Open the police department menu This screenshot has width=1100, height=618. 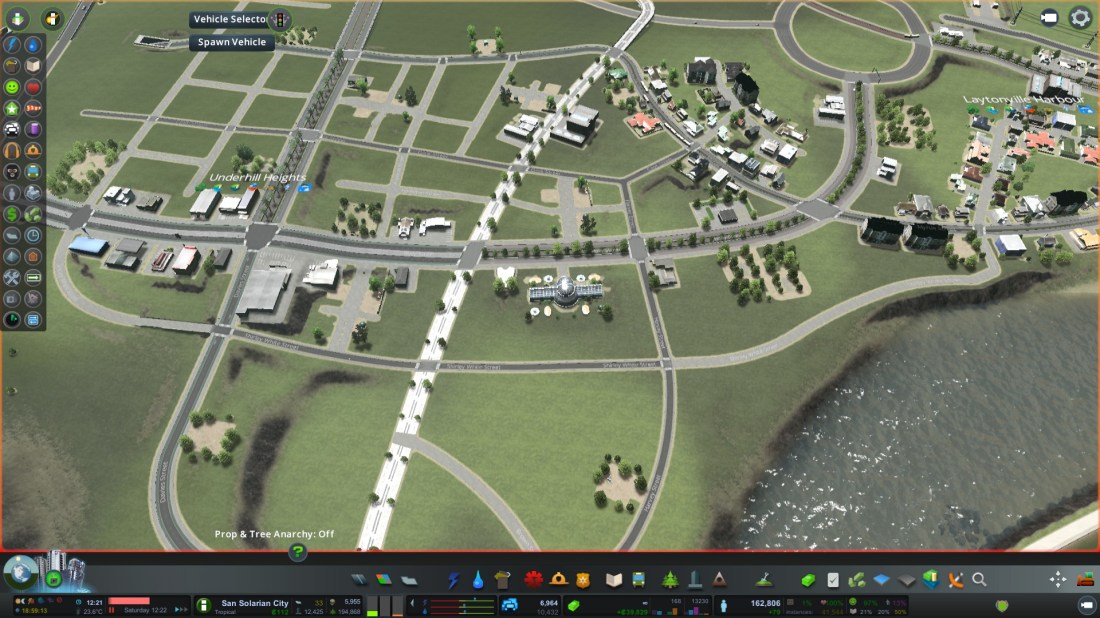click(584, 579)
